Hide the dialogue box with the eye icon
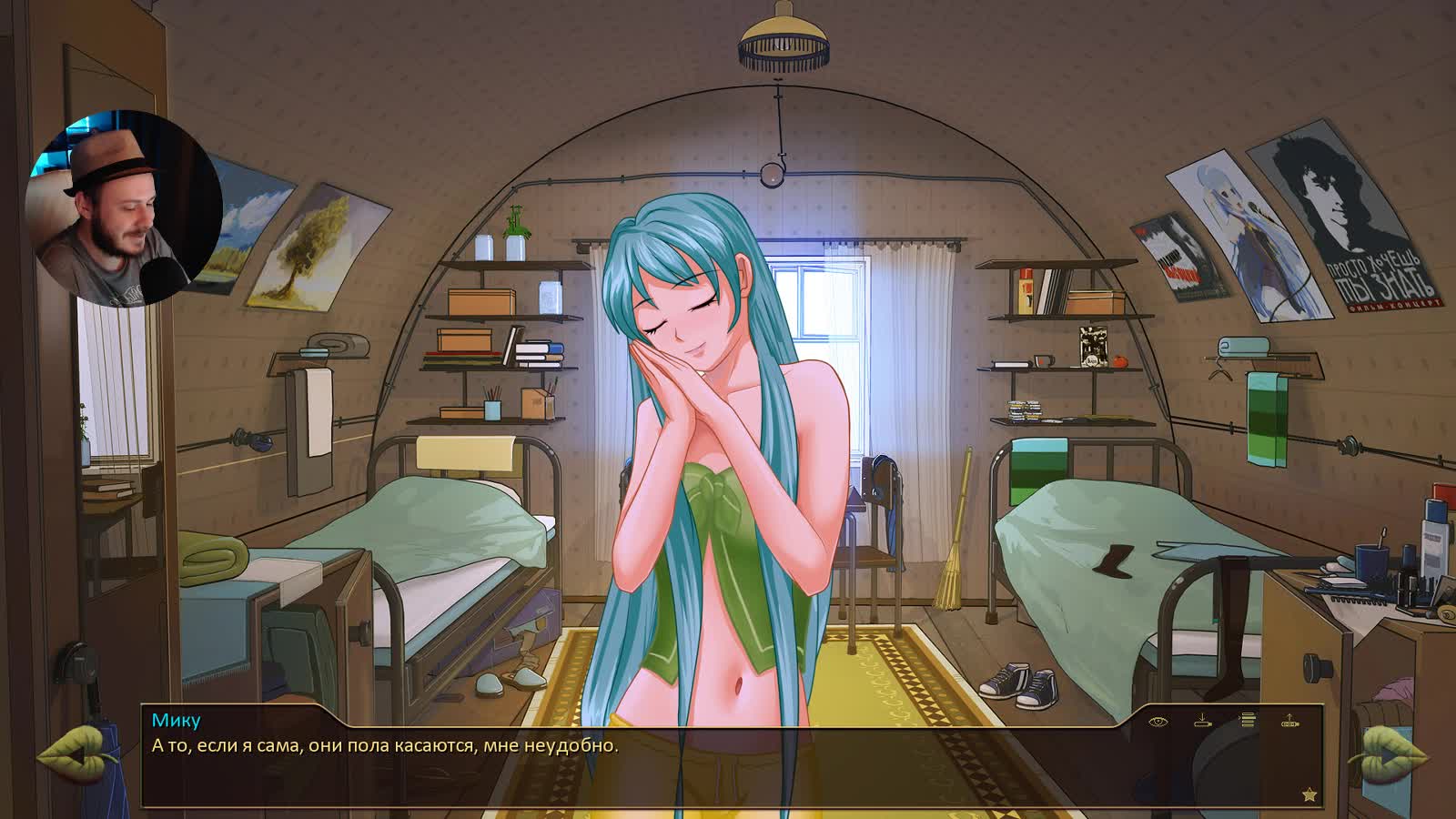 1158,722
